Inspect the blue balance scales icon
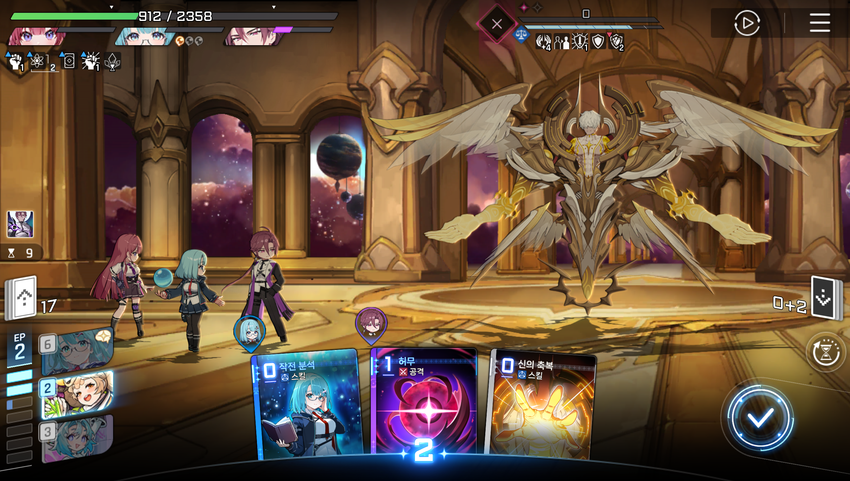Screen dimensions: 850x481 521,34
